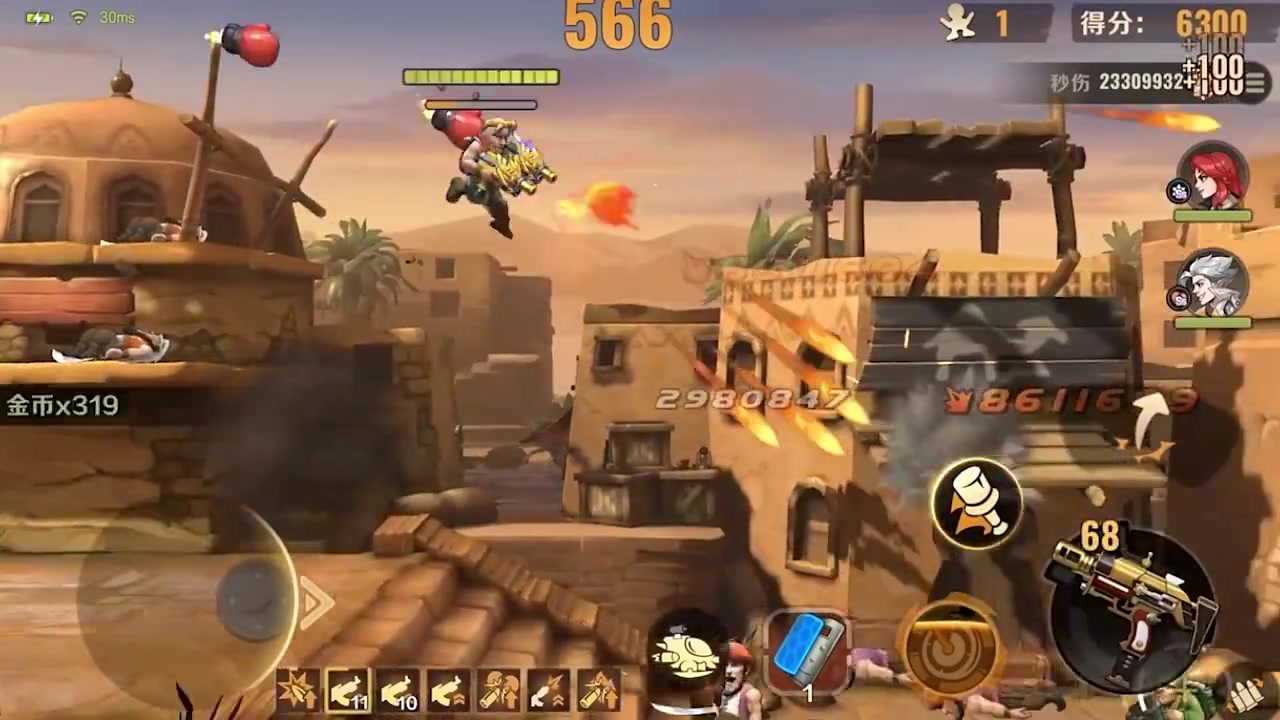Tap the bullets reload icon
The image size is (1280, 720).
point(1247,692)
